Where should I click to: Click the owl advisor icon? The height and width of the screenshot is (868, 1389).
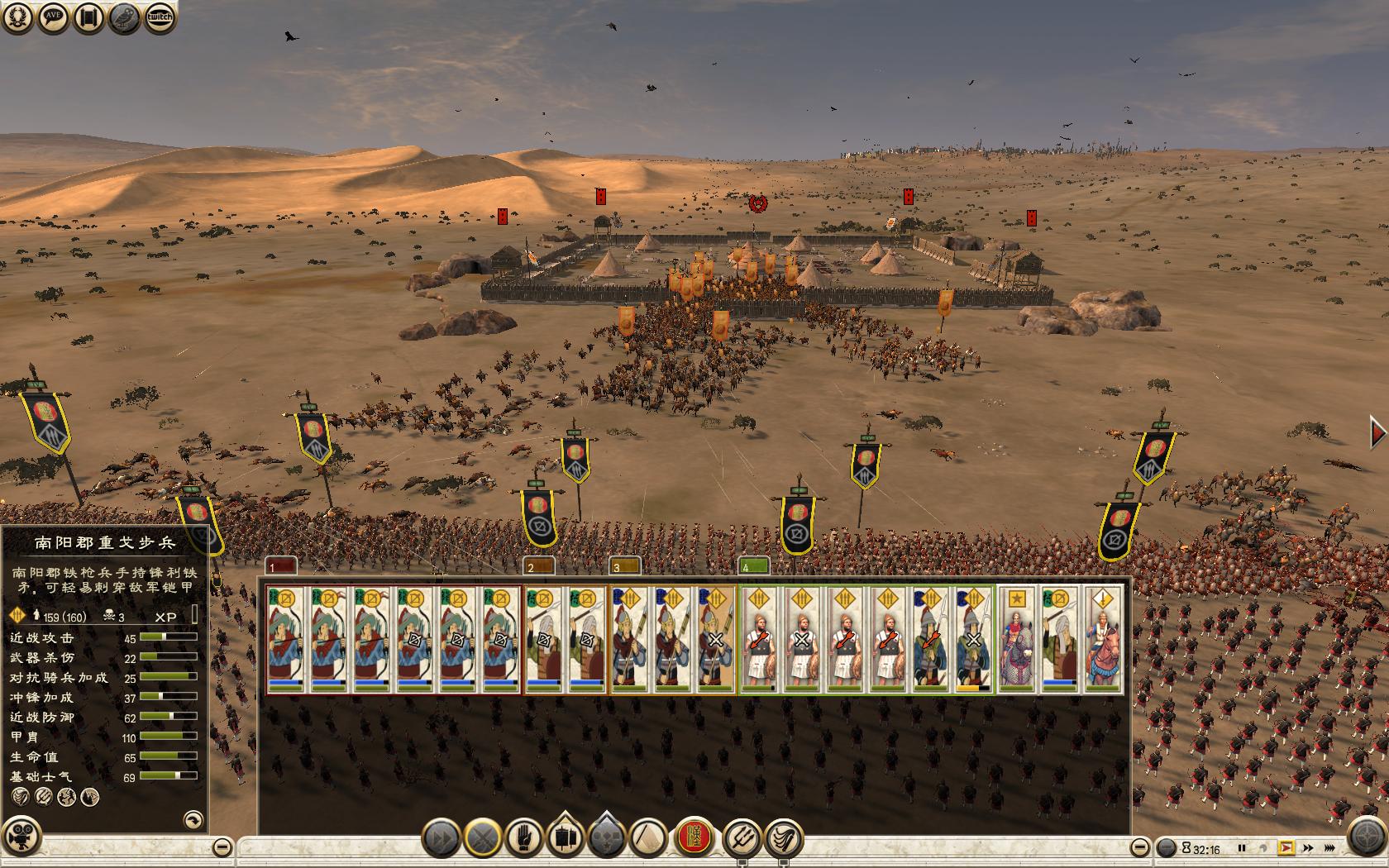coord(124,17)
